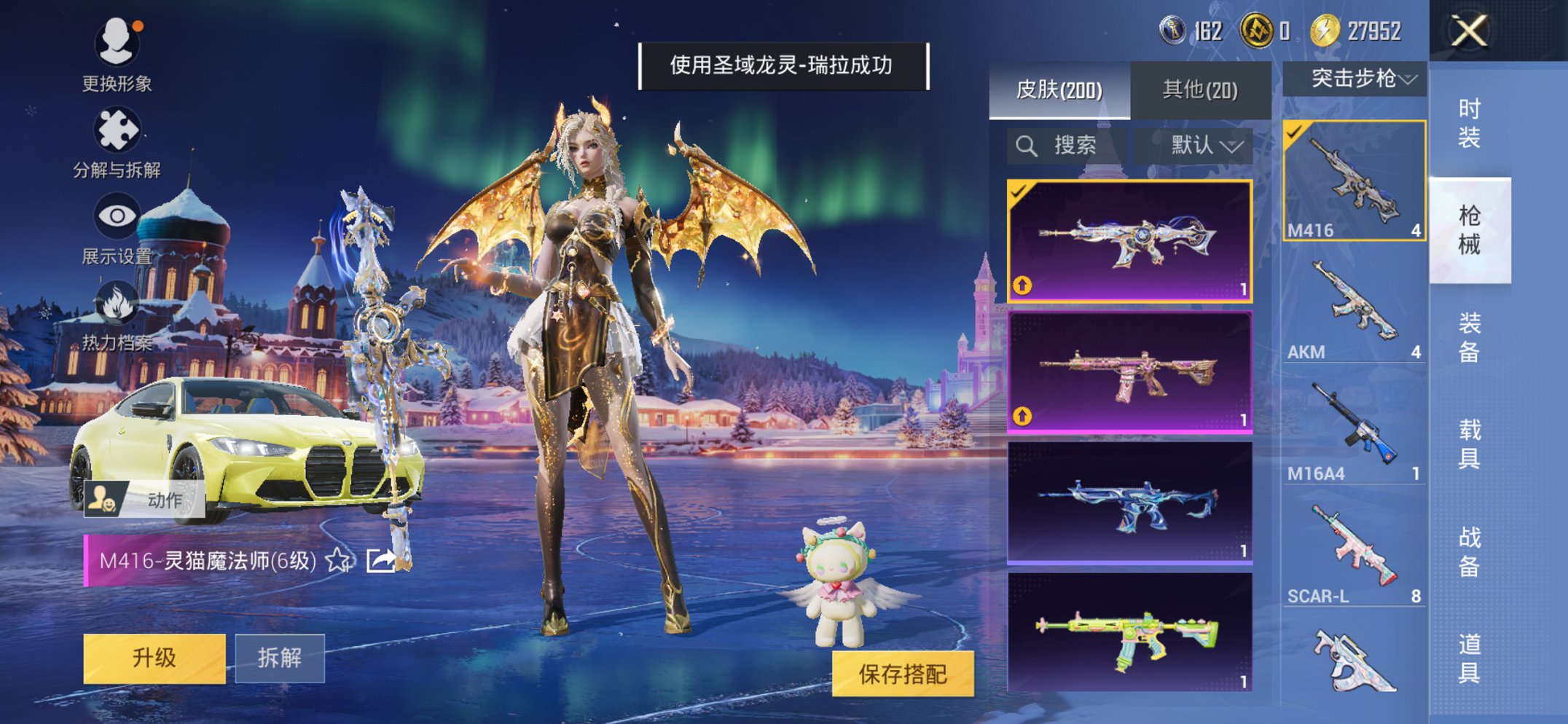Image resolution: width=1568 pixels, height=724 pixels.
Task: Open the 默认 sort order dropdown
Action: [x=1197, y=144]
